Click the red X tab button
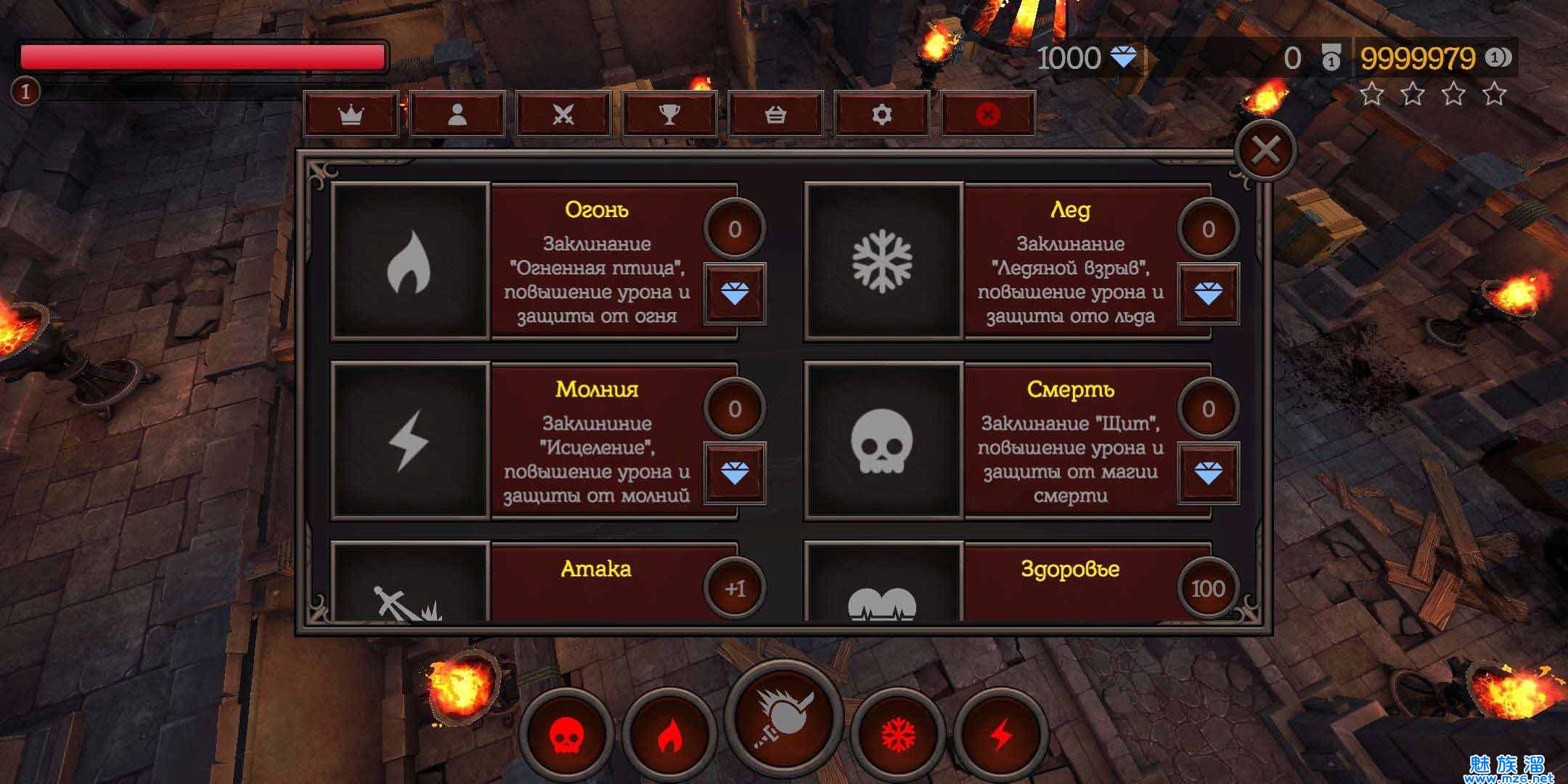This screenshot has width=1568, height=784. [x=987, y=115]
